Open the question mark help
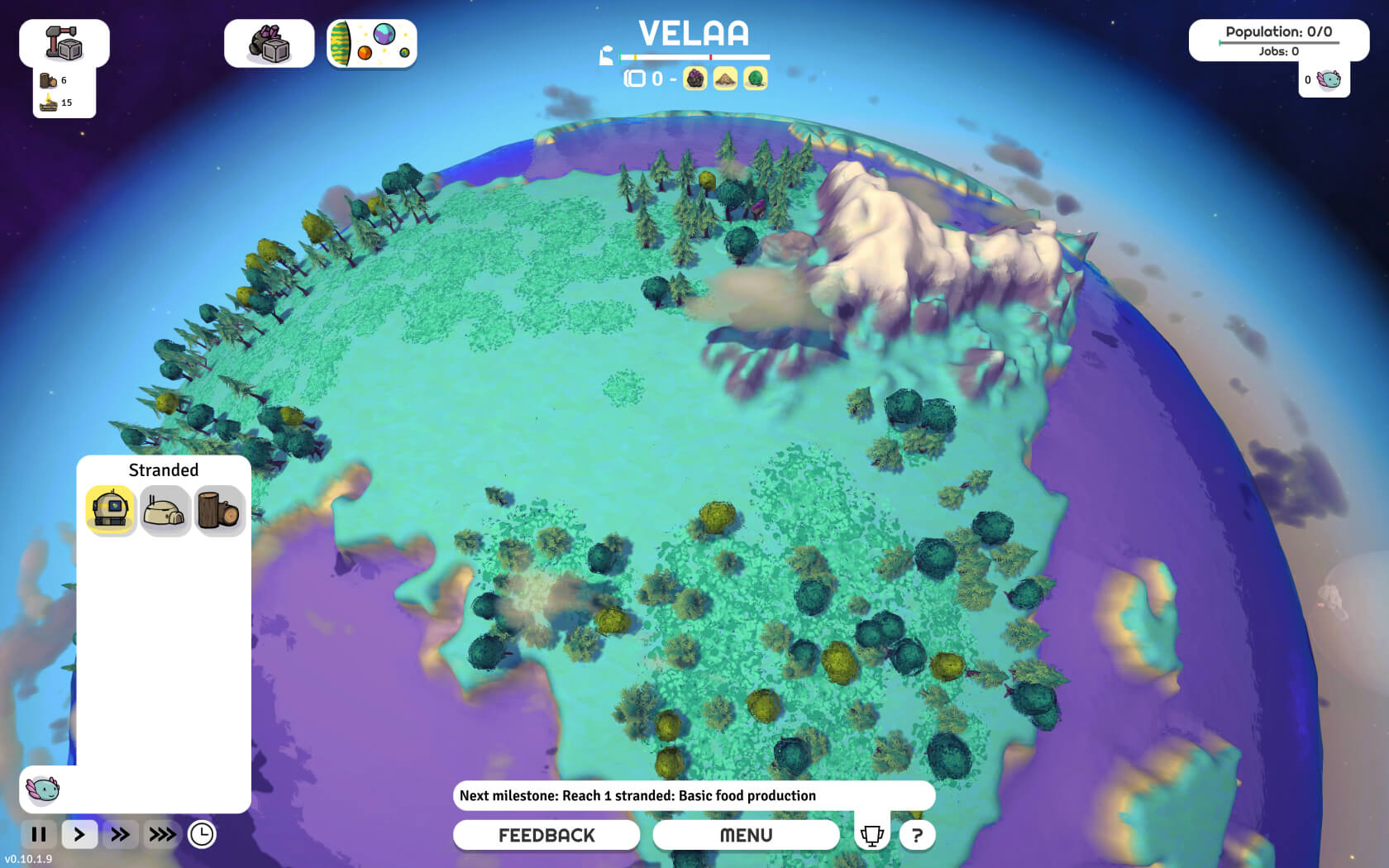Screen dimensions: 1389x868 (x=917, y=835)
